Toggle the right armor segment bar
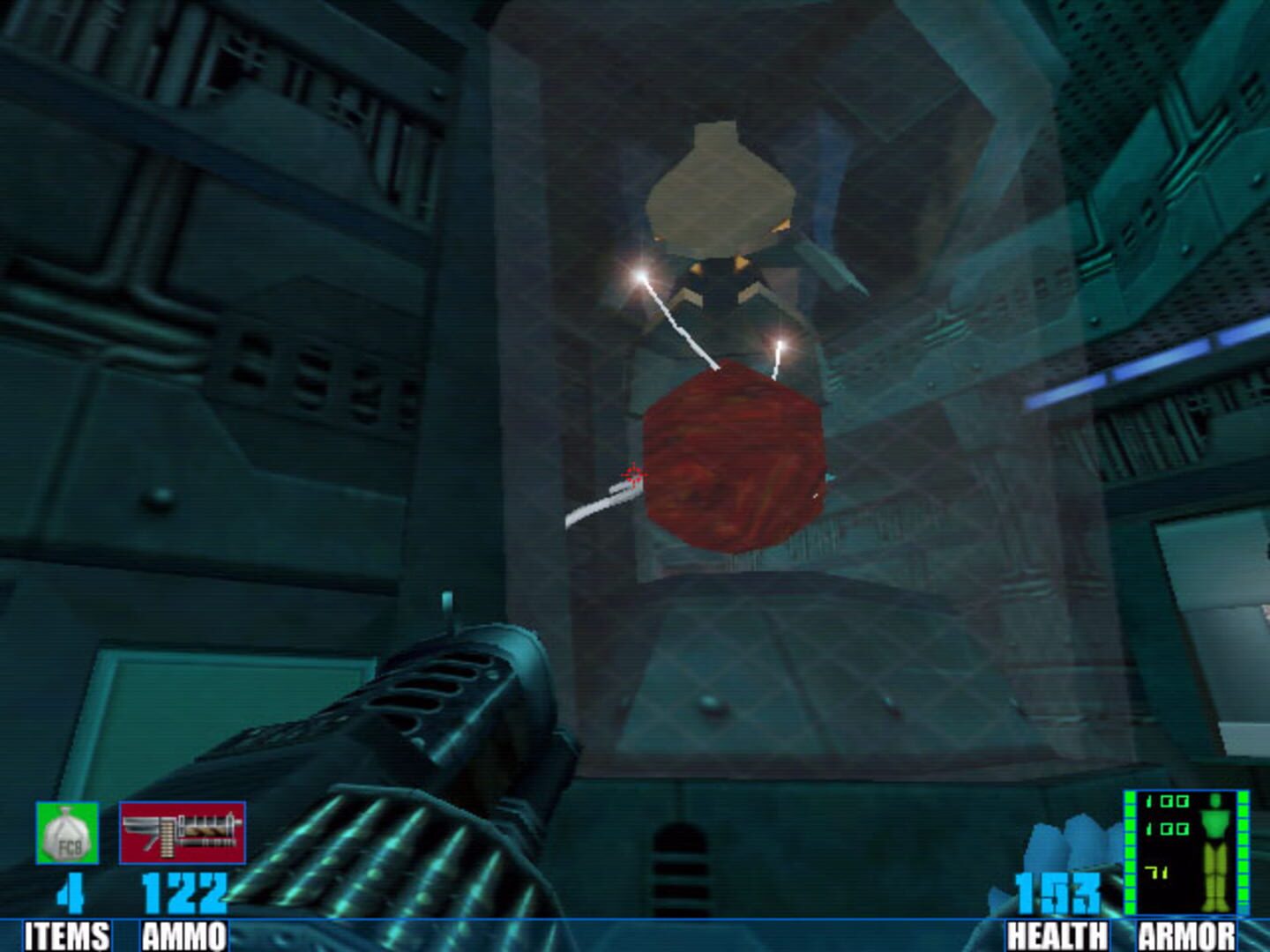 point(1242,851)
